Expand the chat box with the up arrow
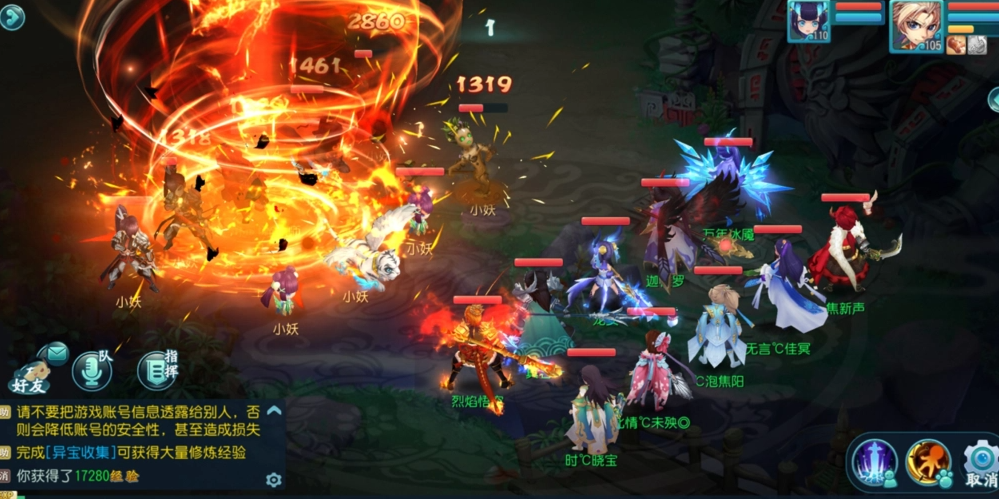 point(274,410)
